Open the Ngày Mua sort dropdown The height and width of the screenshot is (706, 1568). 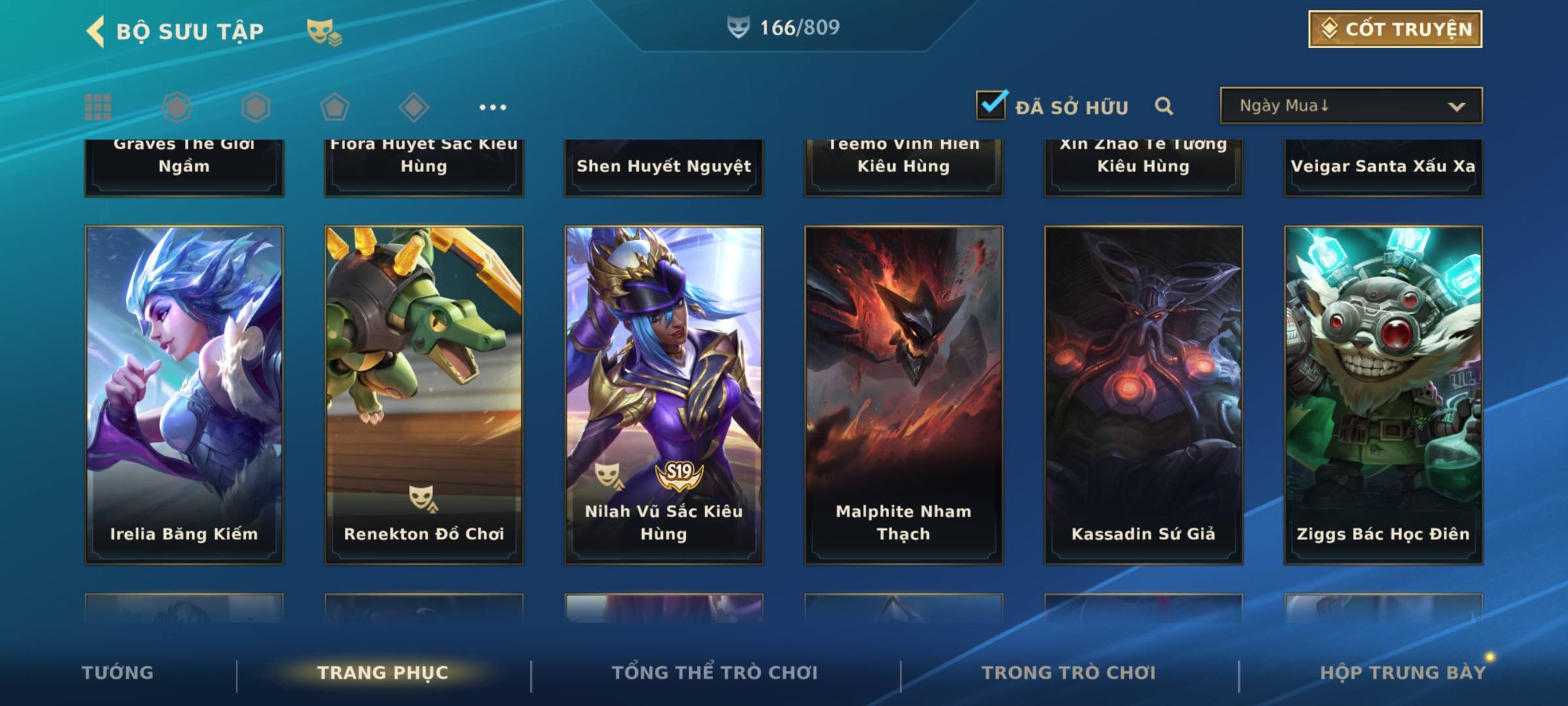1350,106
